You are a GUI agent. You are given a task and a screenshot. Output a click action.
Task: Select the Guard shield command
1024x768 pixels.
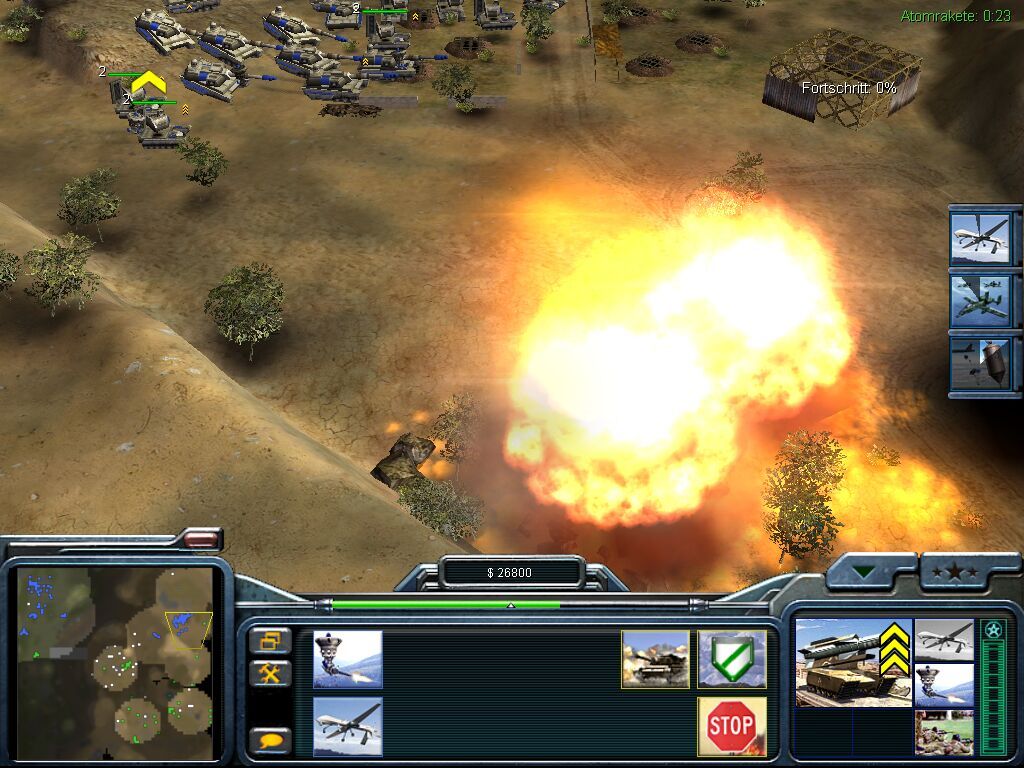coord(732,659)
